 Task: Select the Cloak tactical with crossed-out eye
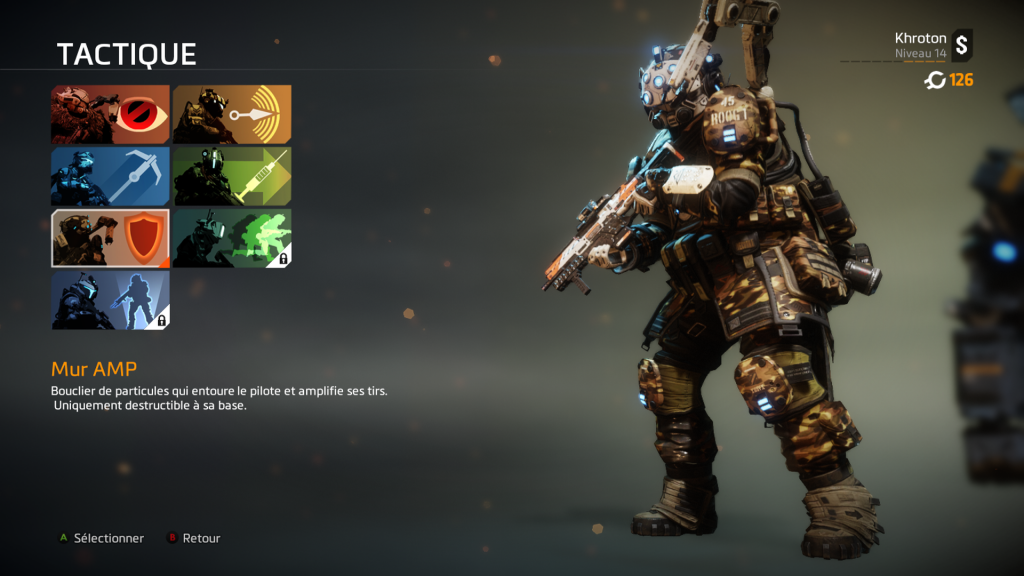point(110,114)
